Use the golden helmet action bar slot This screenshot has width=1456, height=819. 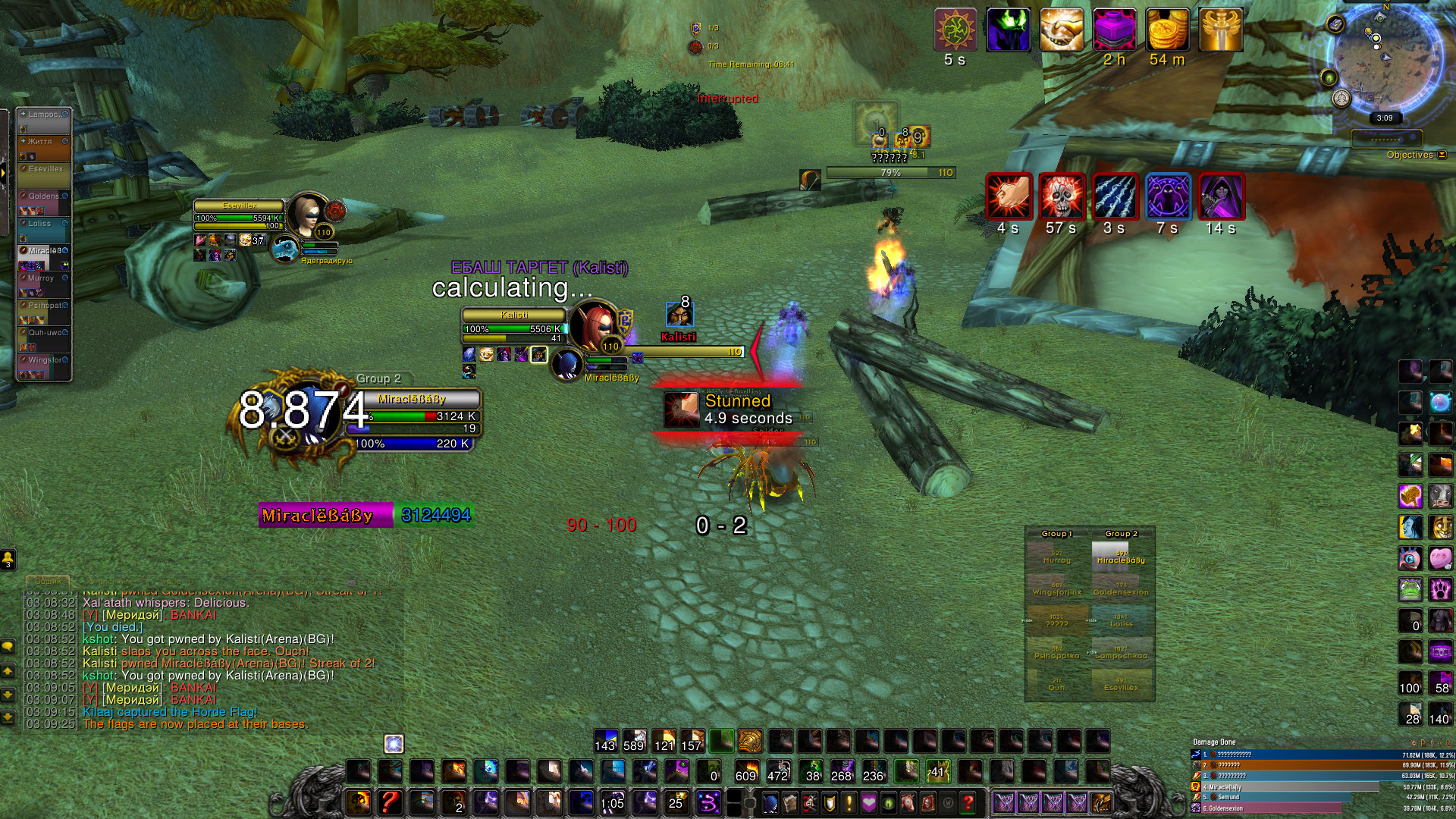pyautogui.click(x=750, y=740)
